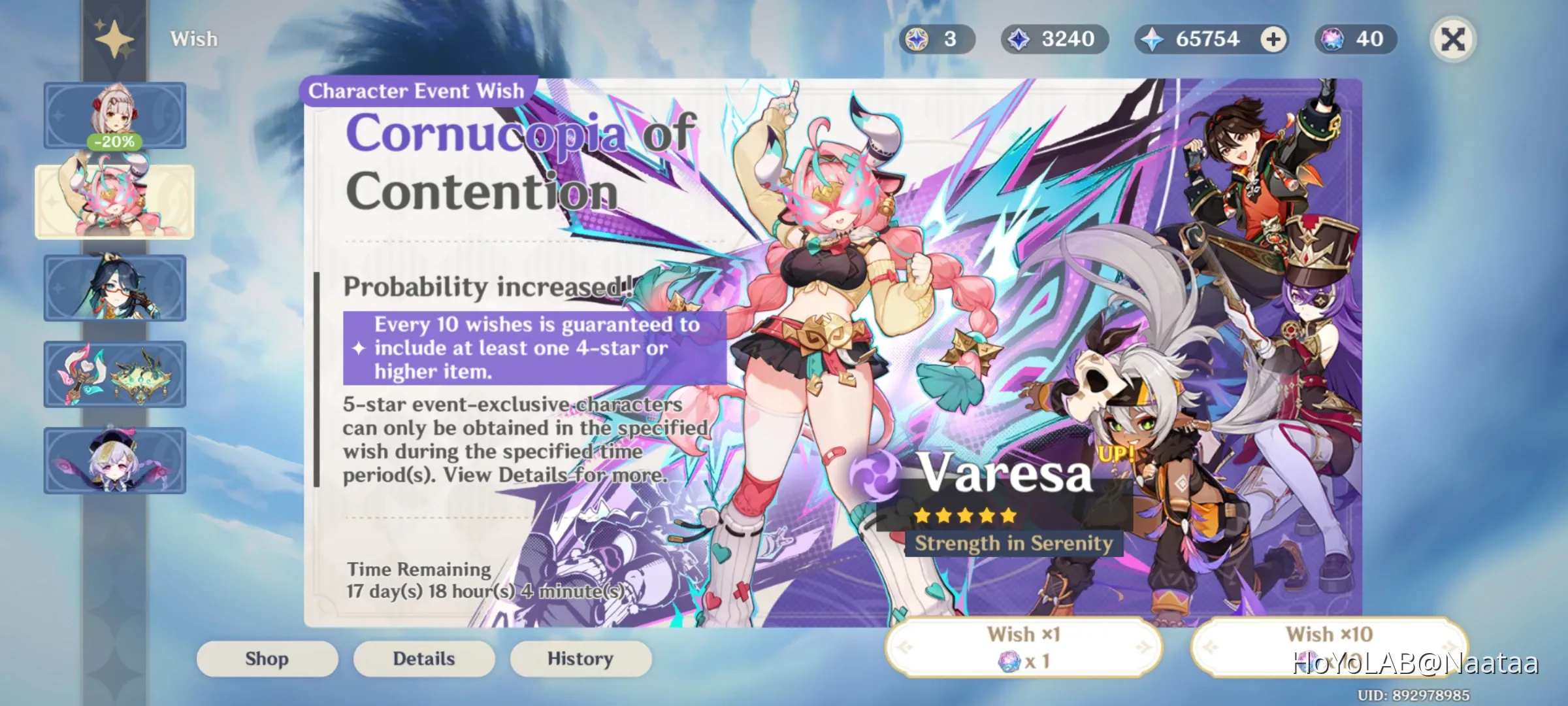This screenshot has height=706, width=1568.
Task: Click the Intertwined Fate currency icon
Action: [1333, 39]
